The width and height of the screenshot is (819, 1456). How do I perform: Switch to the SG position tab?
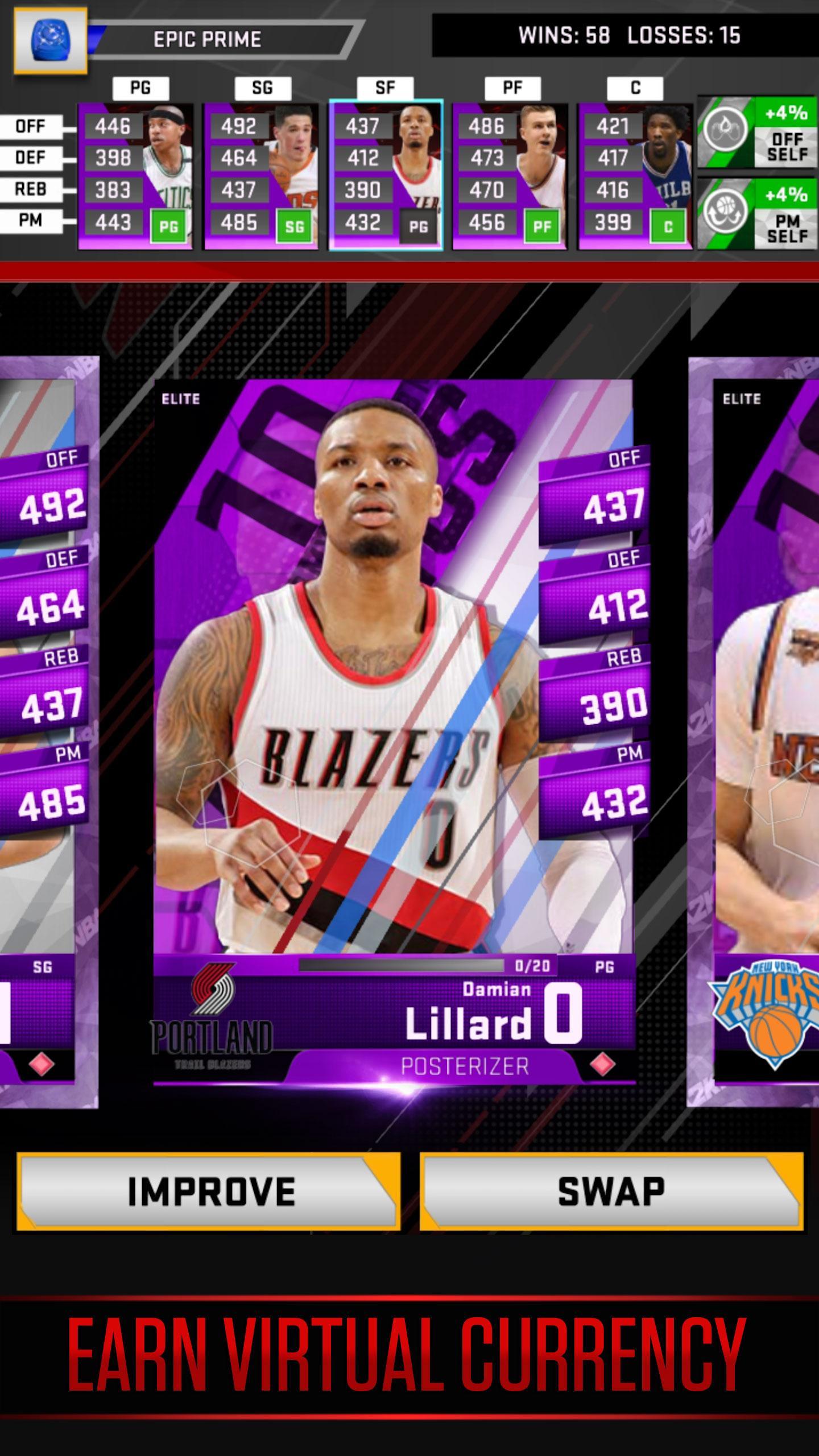[x=261, y=88]
